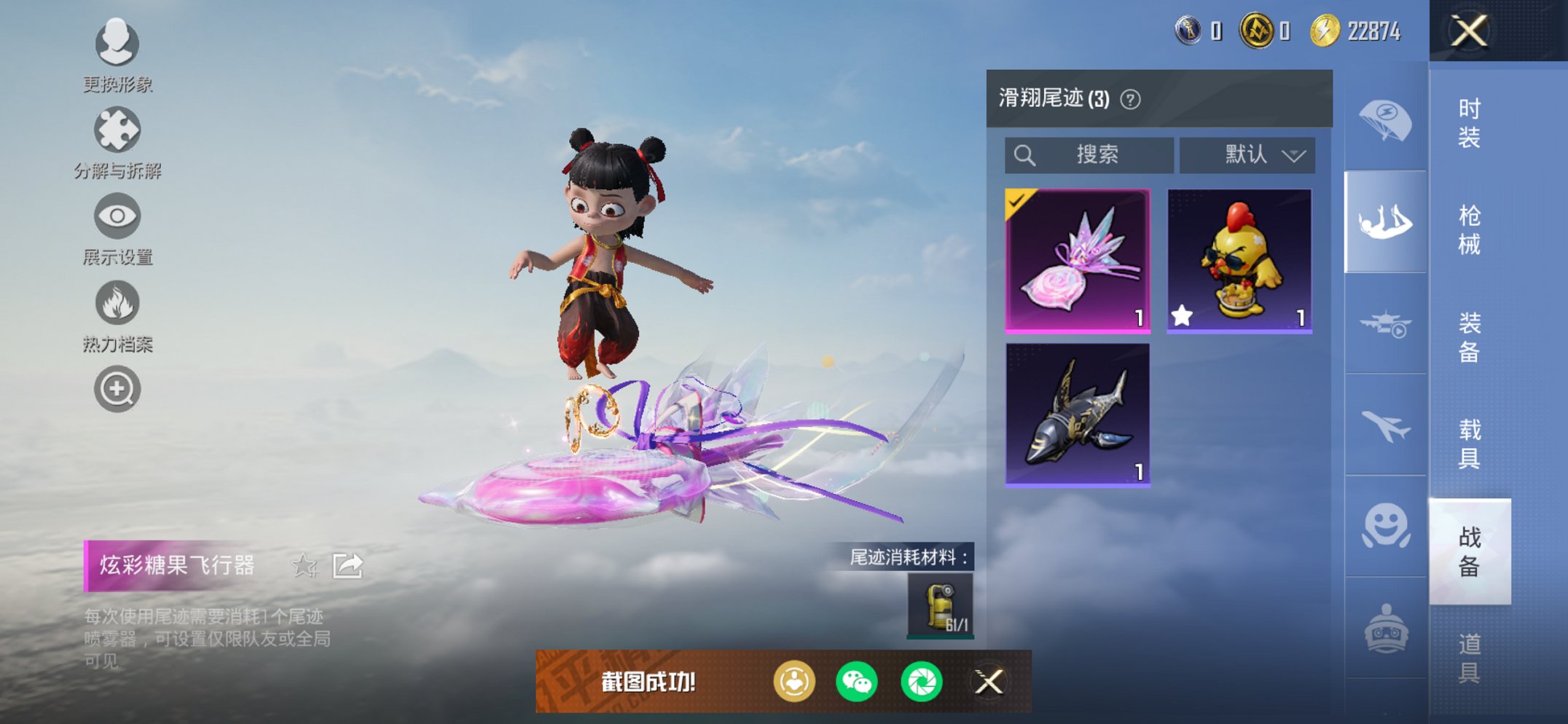The width and height of the screenshot is (1568, 724).
Task: Open the airplane trail icon
Action: (x=1384, y=421)
